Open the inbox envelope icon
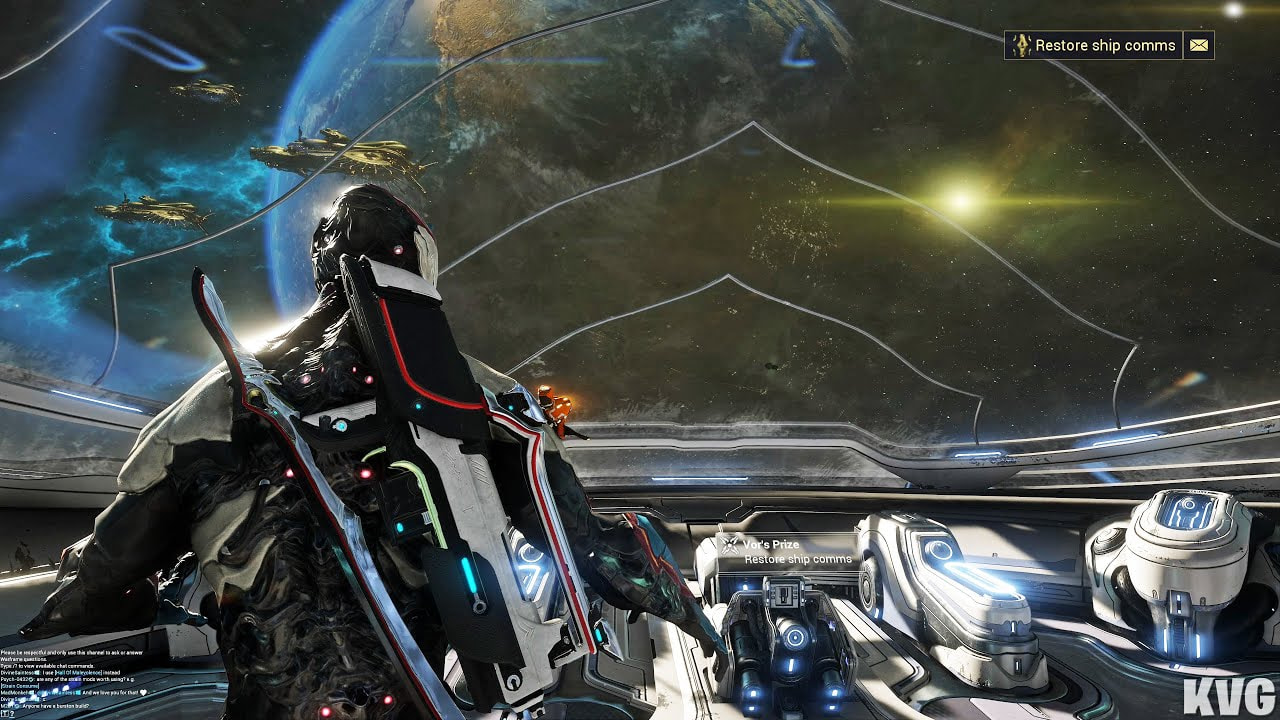1280x720 pixels. (x=1197, y=46)
